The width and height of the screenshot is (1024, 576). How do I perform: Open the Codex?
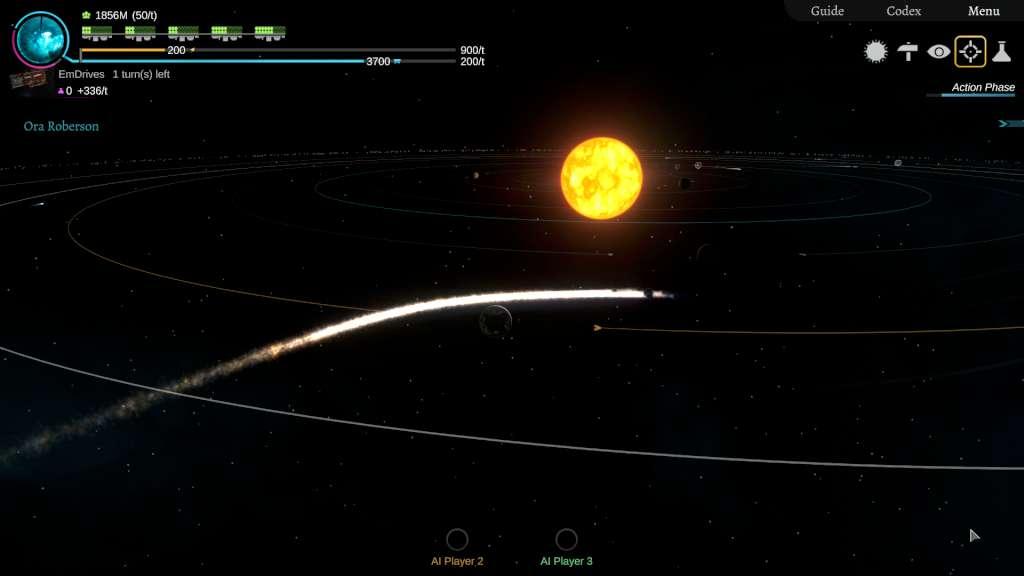(904, 11)
